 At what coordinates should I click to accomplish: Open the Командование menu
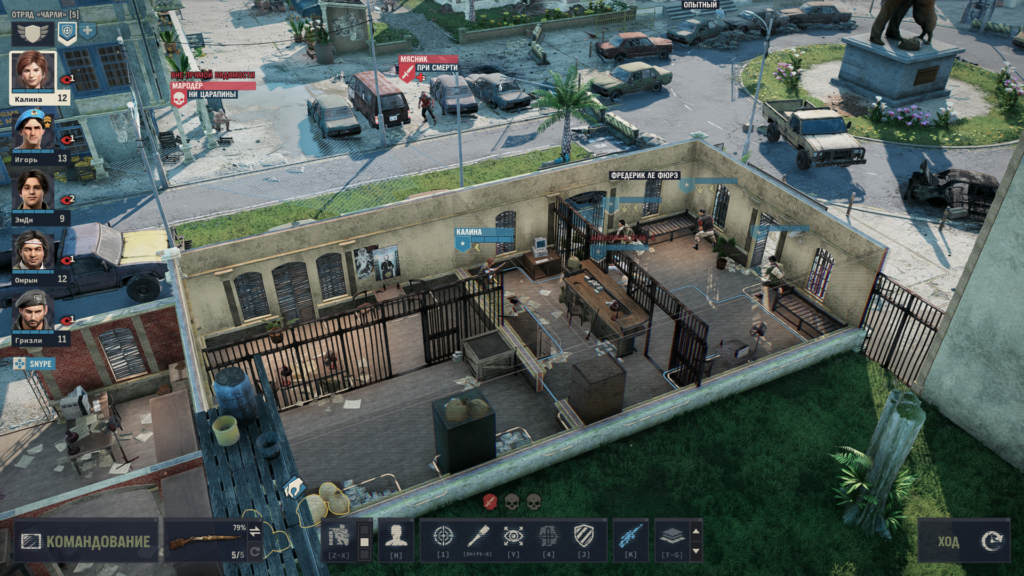click(86, 542)
